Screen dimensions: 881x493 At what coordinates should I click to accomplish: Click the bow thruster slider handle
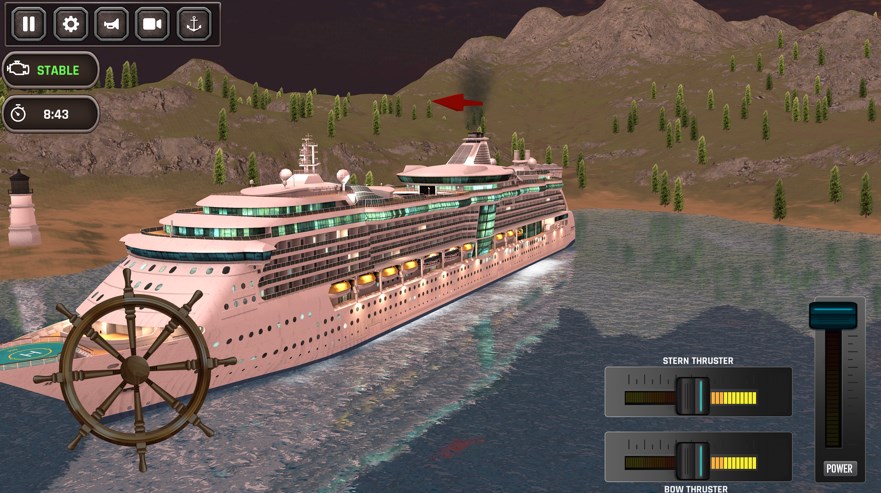[x=692, y=461]
